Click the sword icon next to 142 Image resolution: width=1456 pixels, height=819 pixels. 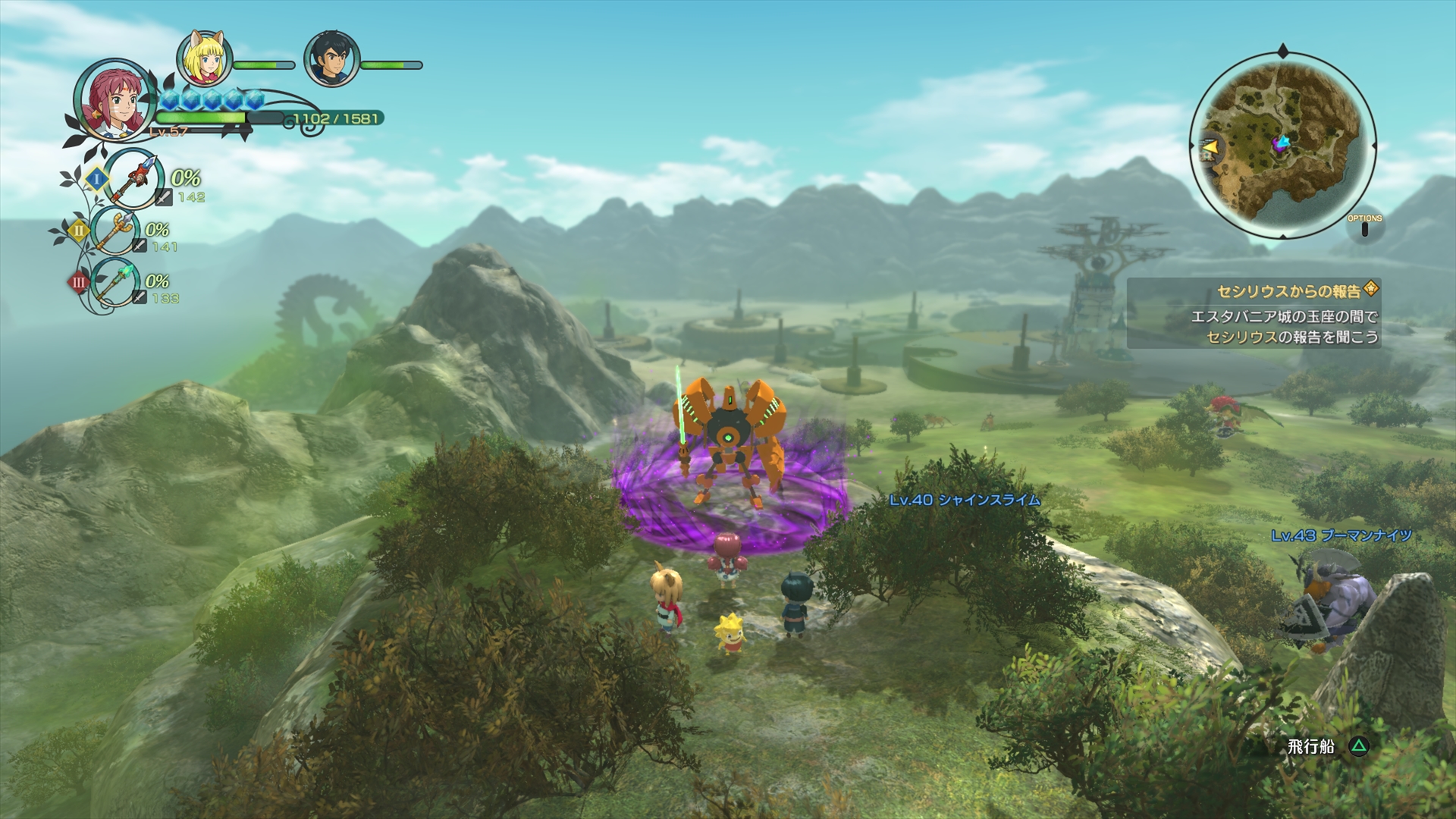click(164, 196)
